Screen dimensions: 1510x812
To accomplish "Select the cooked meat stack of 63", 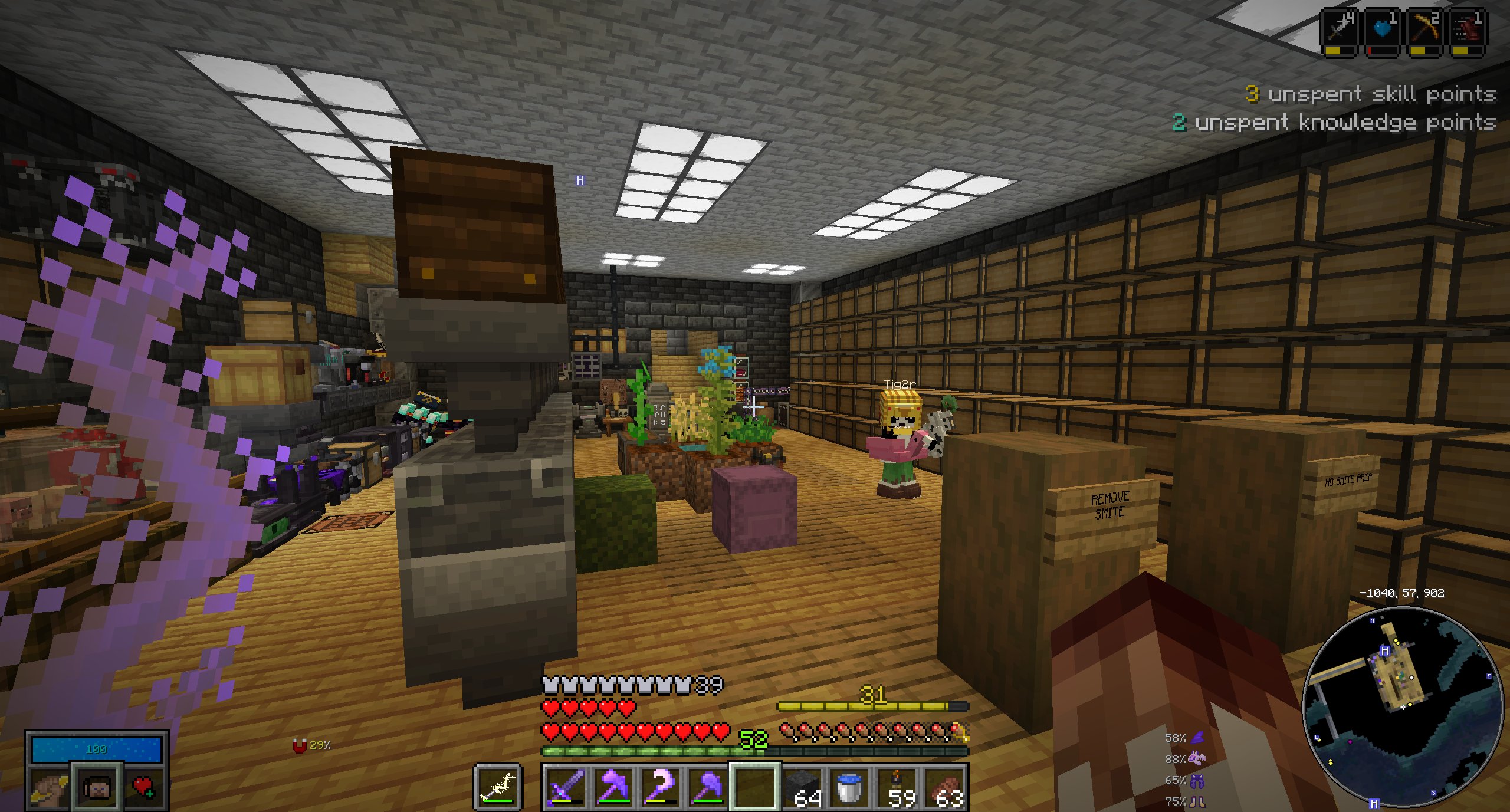I will click(x=945, y=787).
